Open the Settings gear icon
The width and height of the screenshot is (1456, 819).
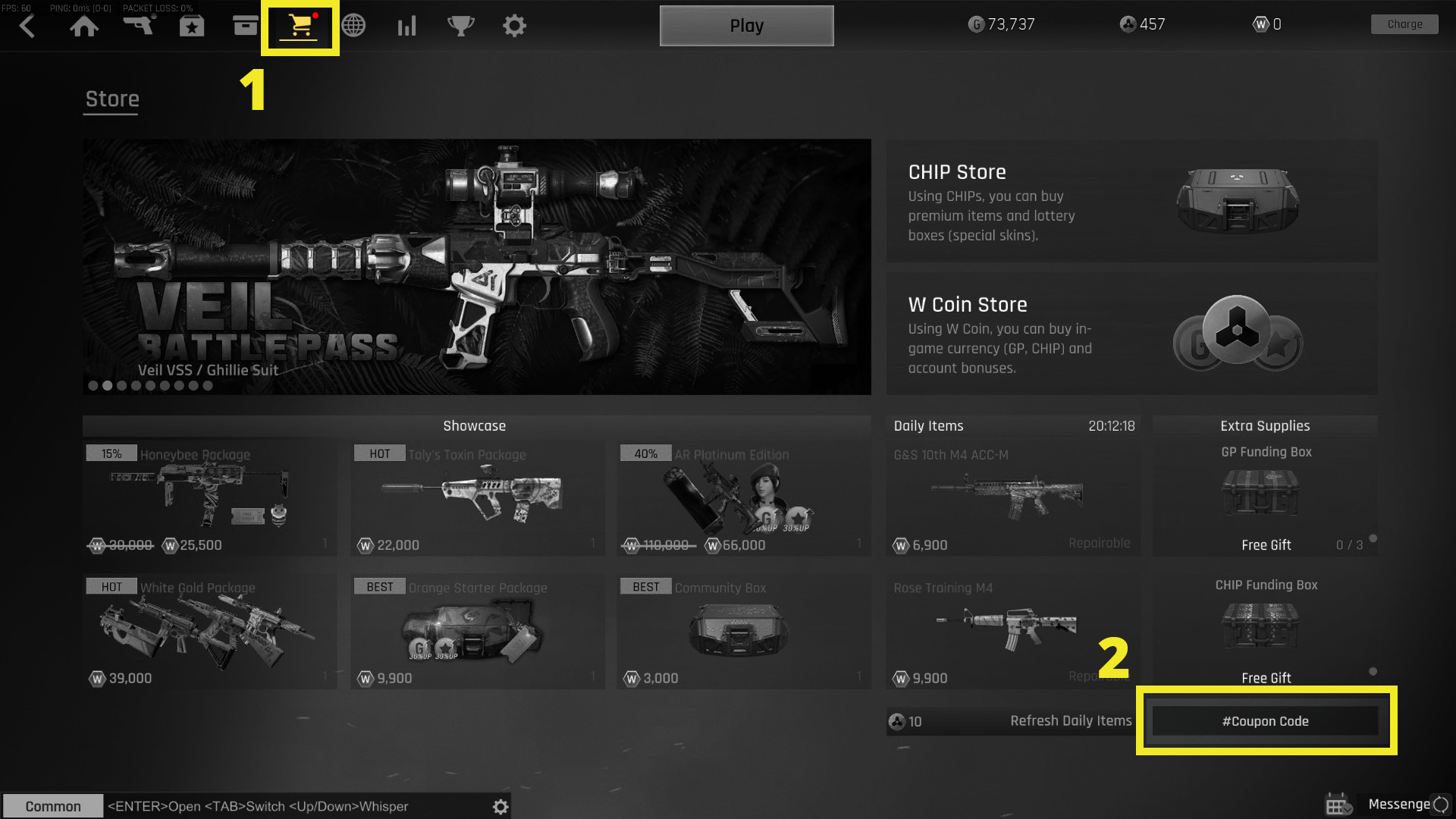point(515,25)
